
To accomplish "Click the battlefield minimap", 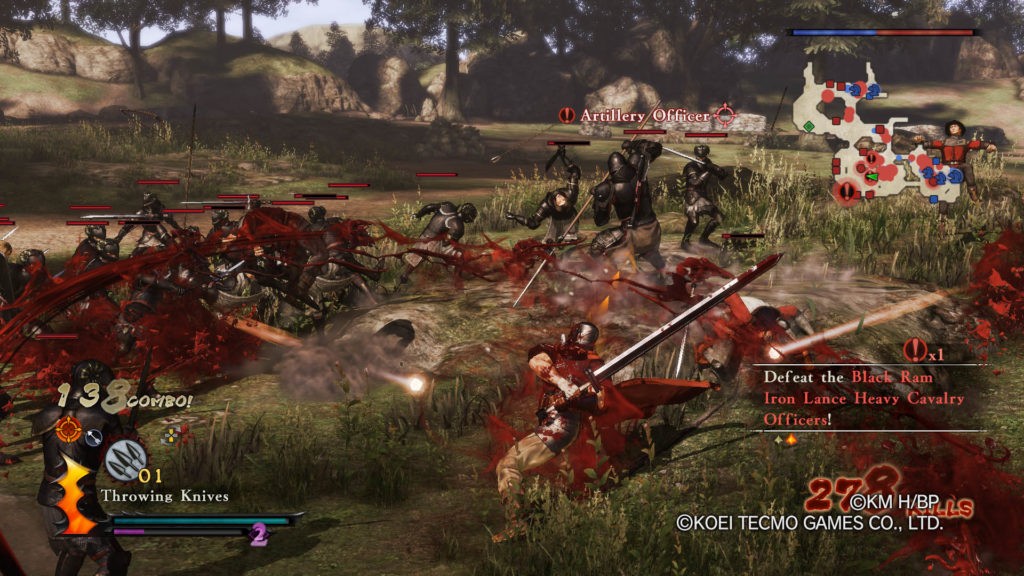I will [x=880, y=135].
